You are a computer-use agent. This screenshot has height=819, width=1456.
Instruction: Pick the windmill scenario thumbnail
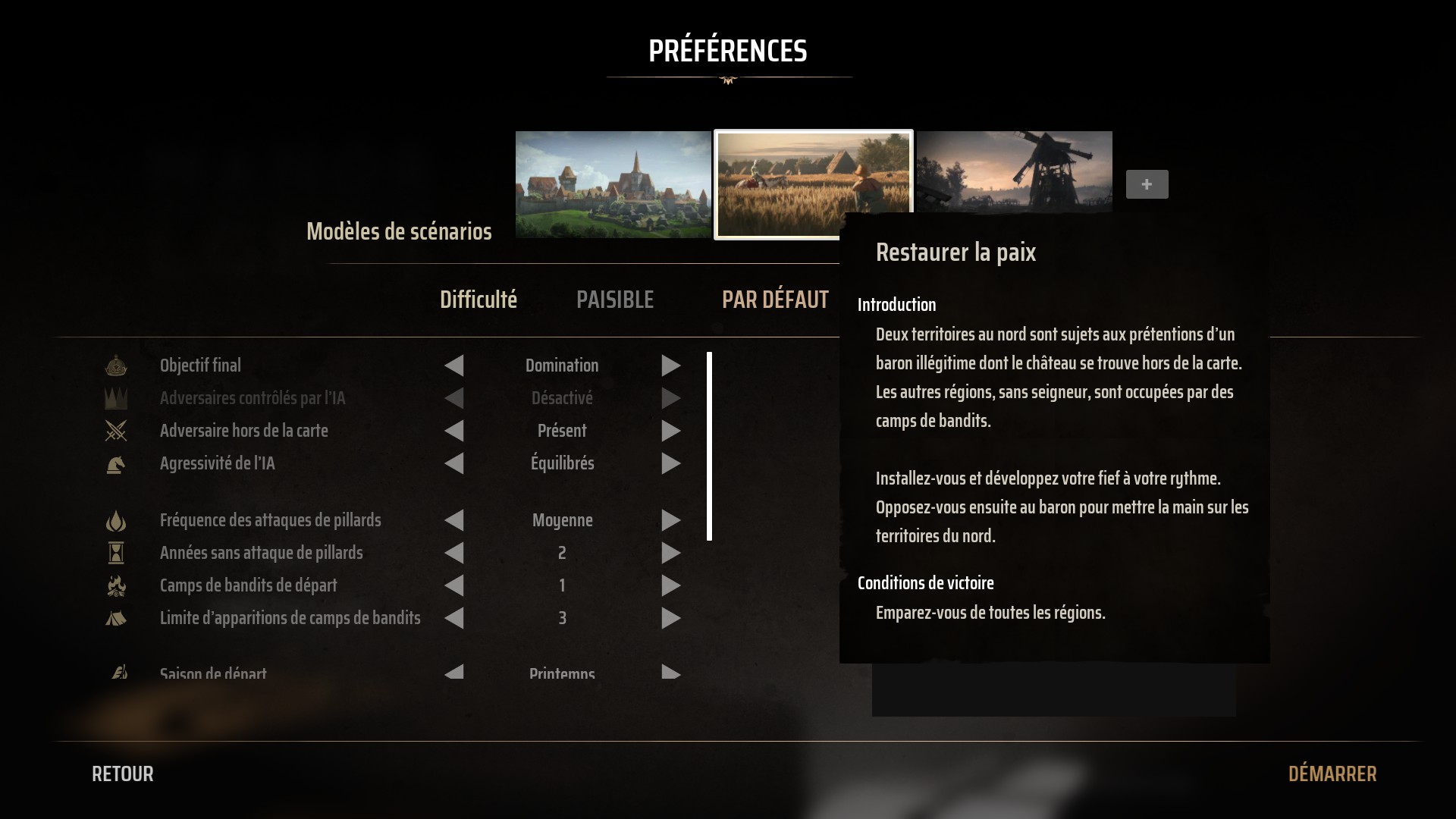point(1014,171)
